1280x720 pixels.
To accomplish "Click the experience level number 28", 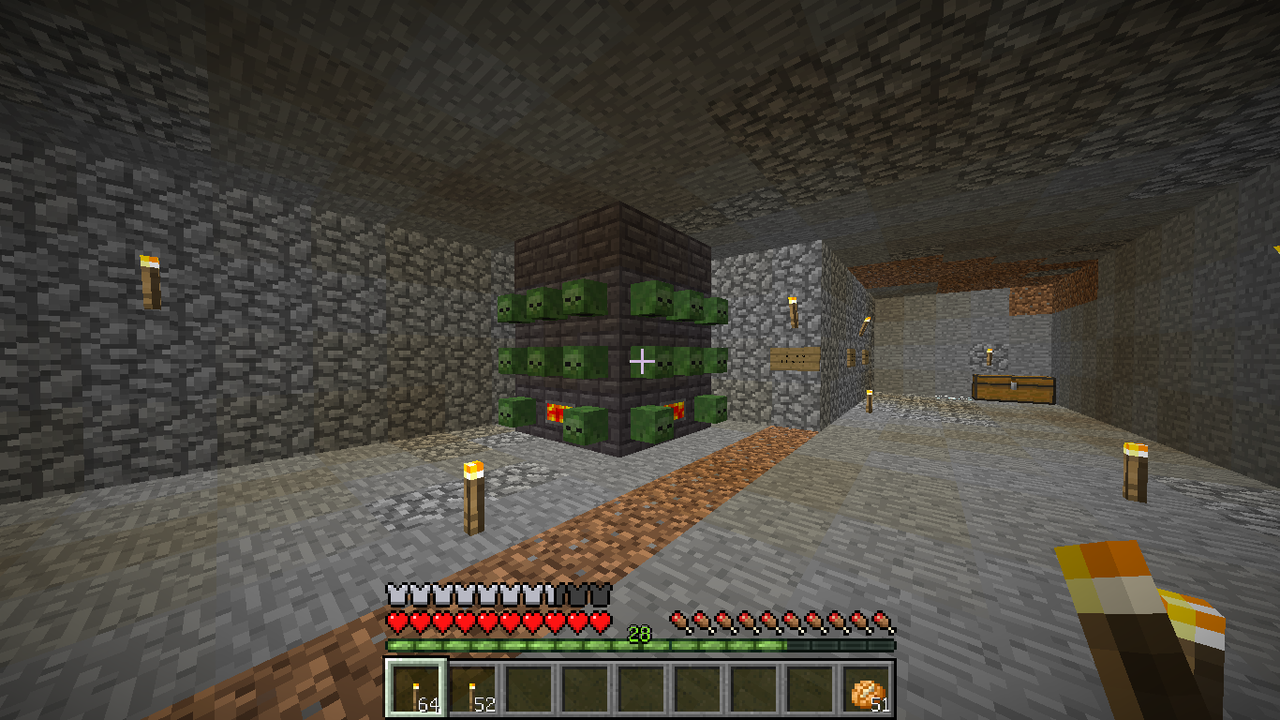I will 641,634.
